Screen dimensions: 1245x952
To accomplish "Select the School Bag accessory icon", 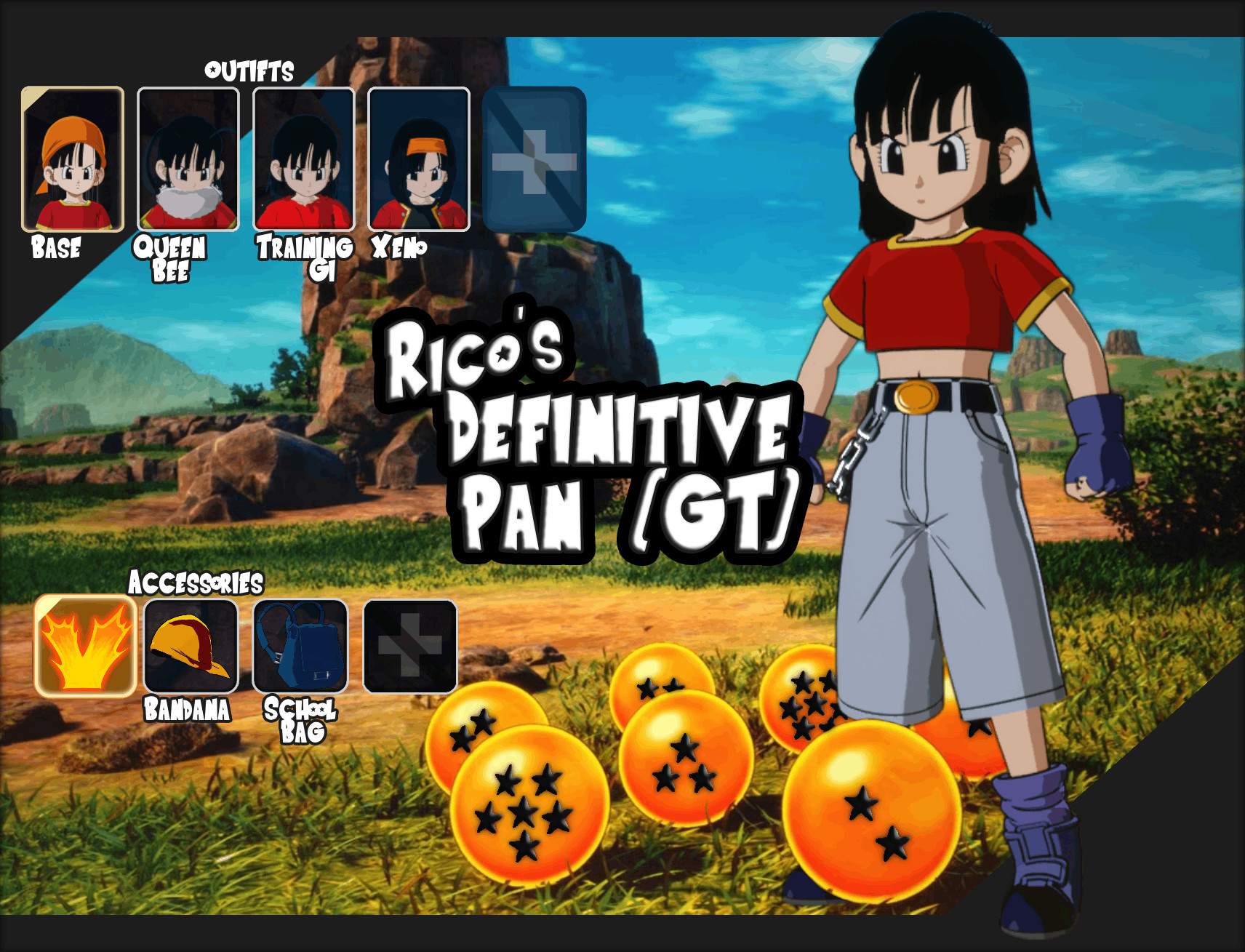I will click(x=299, y=644).
